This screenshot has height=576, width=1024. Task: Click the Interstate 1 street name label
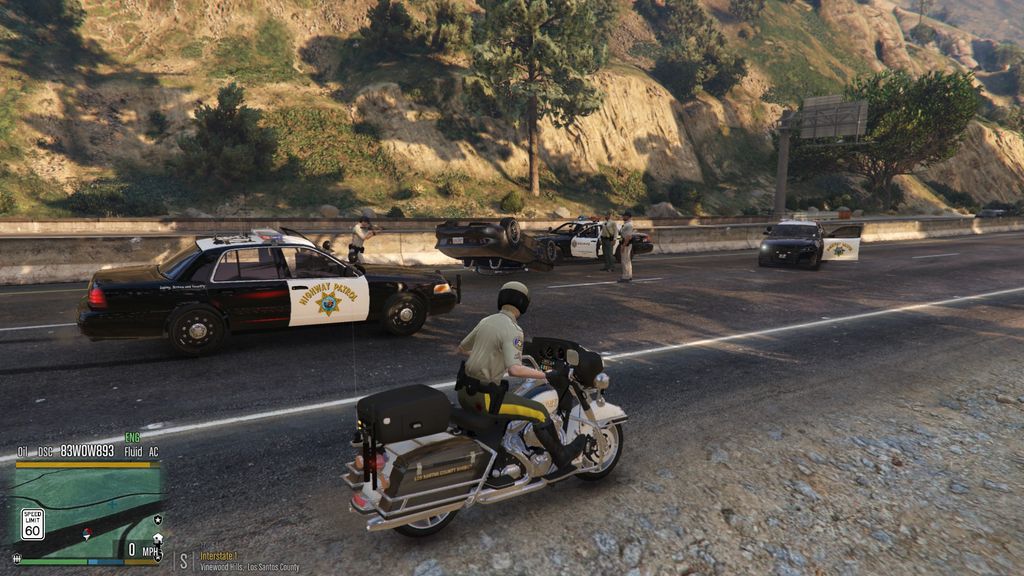218,555
